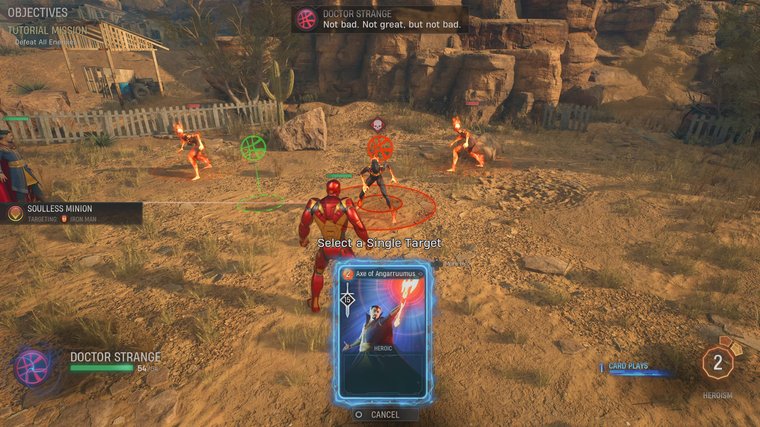Cancel the target selection
The height and width of the screenshot is (427, 760).
click(383, 414)
